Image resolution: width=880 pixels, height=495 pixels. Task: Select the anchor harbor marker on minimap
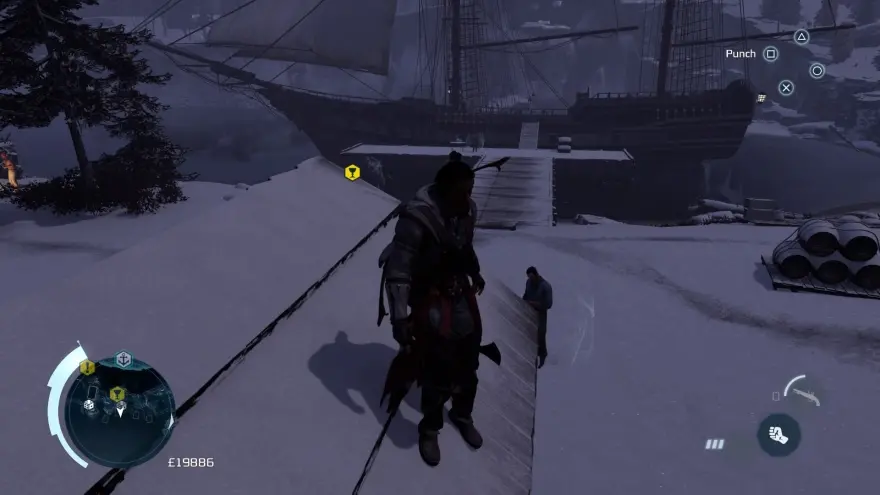[x=123, y=359]
